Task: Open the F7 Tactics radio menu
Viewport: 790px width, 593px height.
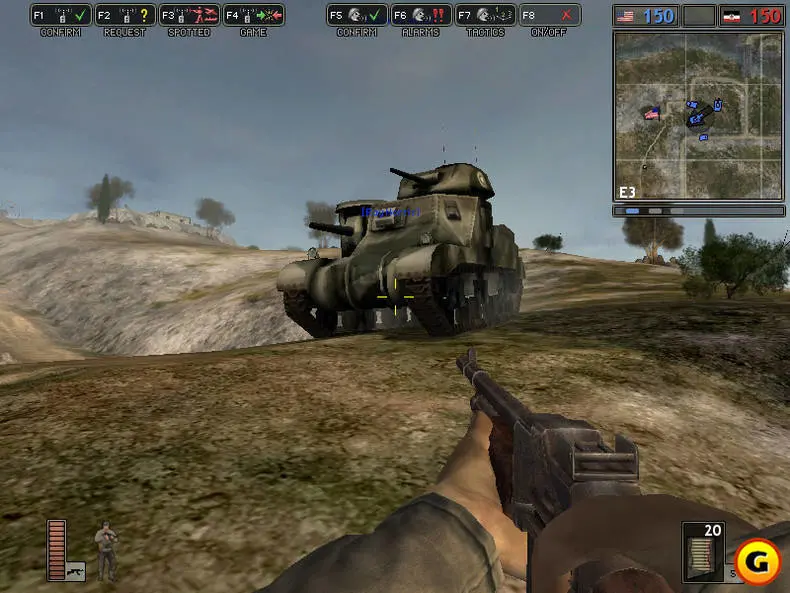Action: click(485, 16)
